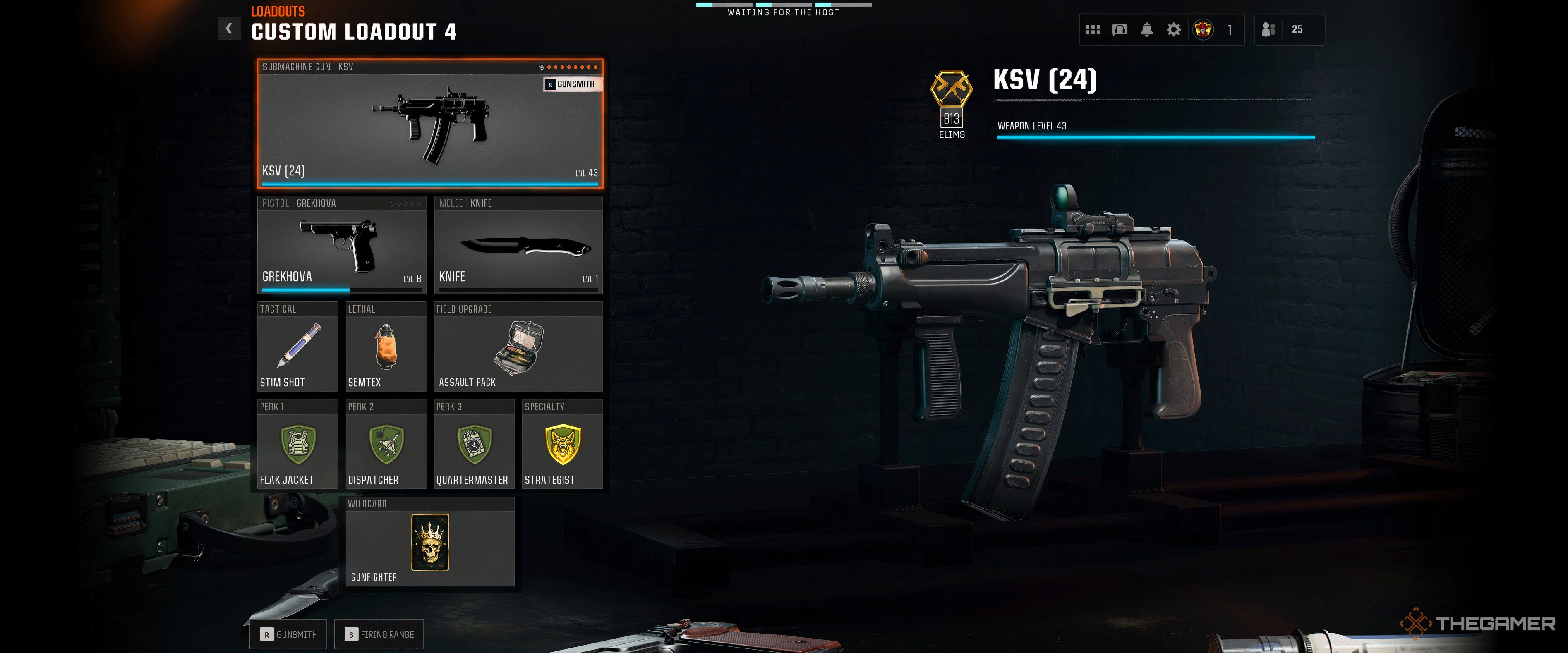Collapse the loadout with the back chevron
The width and height of the screenshot is (1568, 653).
pos(230,28)
